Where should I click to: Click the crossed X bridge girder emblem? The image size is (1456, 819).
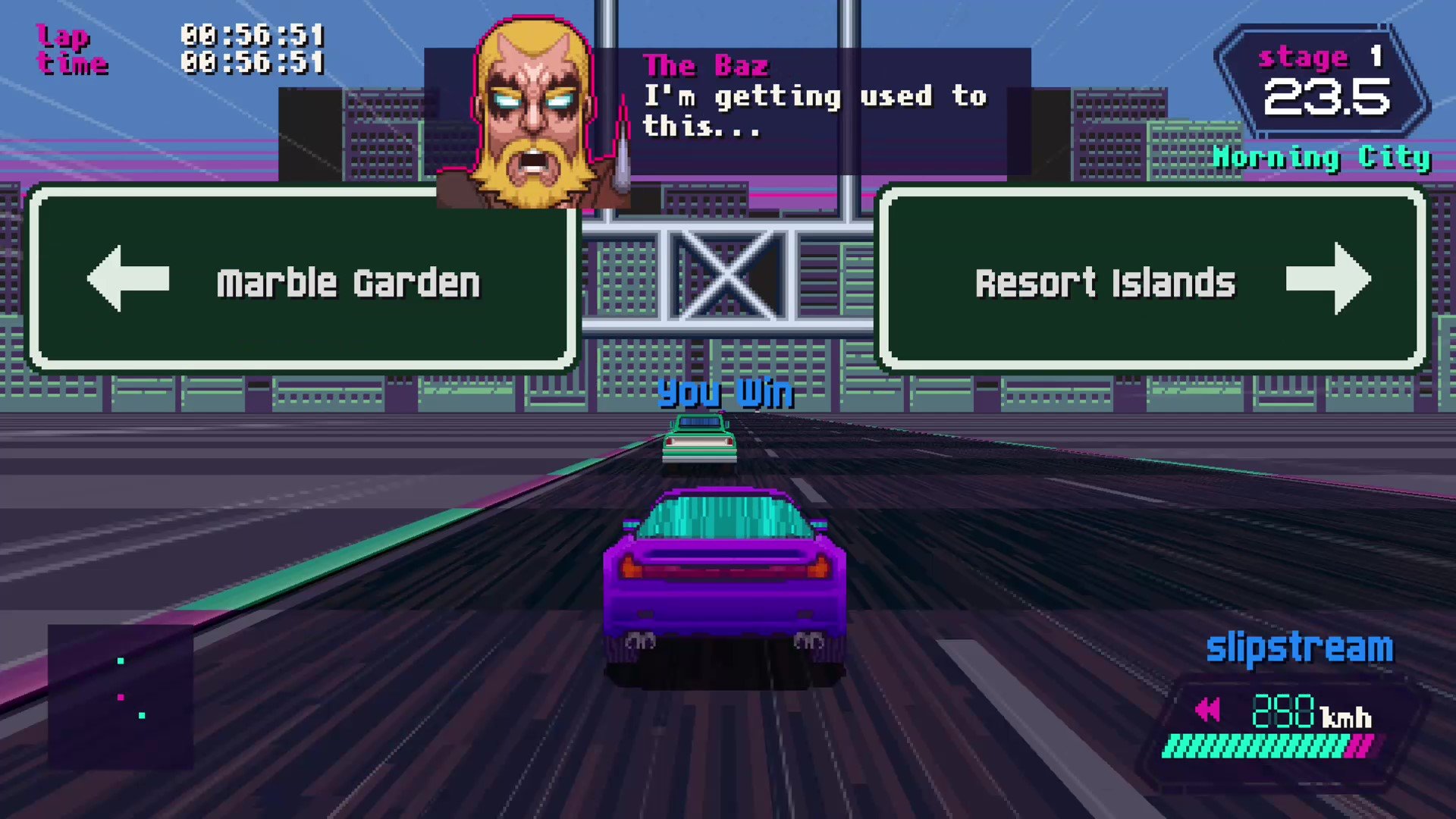click(728, 277)
